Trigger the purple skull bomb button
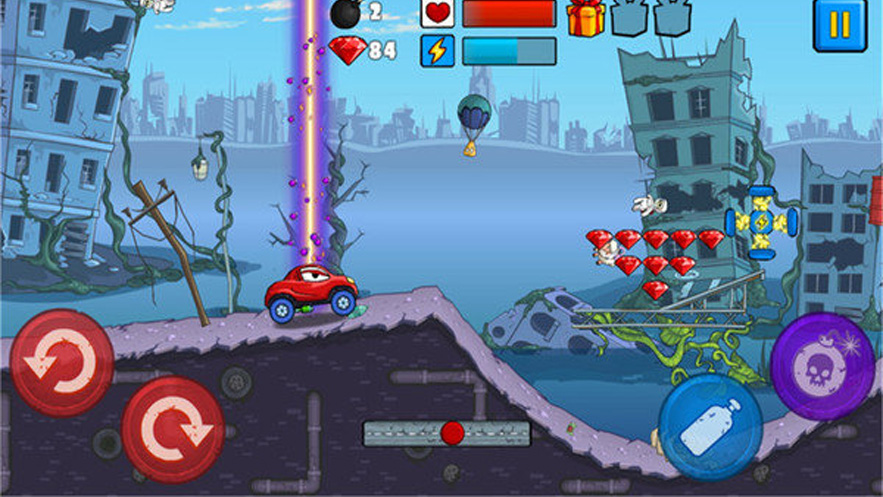This screenshot has height=497, width=883. coord(823,366)
